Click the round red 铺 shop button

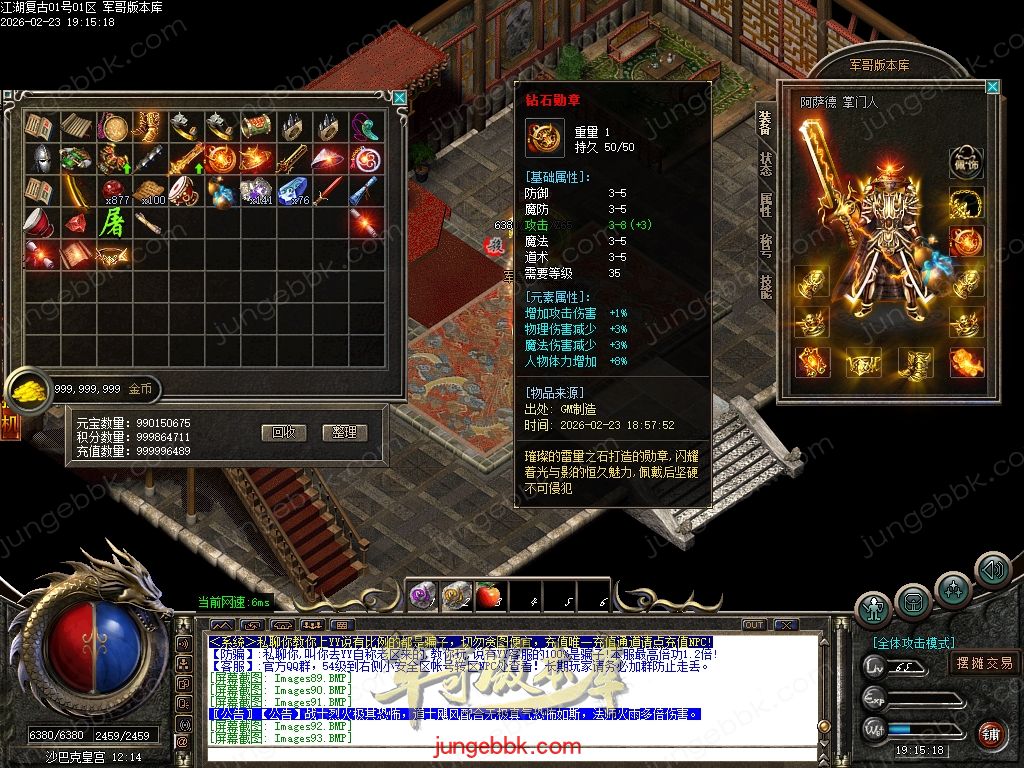point(990,735)
